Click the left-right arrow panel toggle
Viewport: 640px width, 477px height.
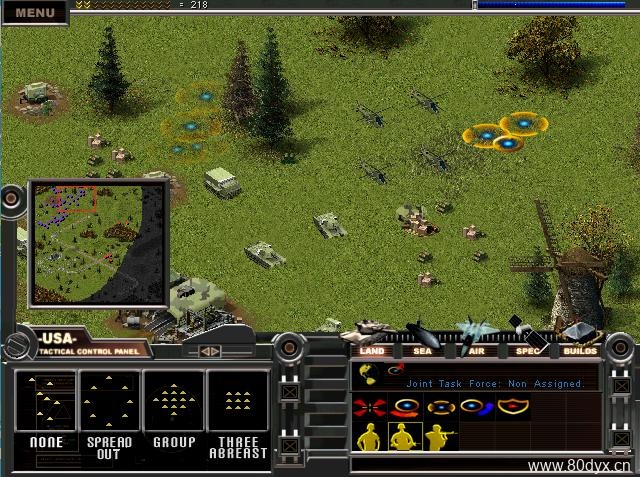[x=211, y=351]
